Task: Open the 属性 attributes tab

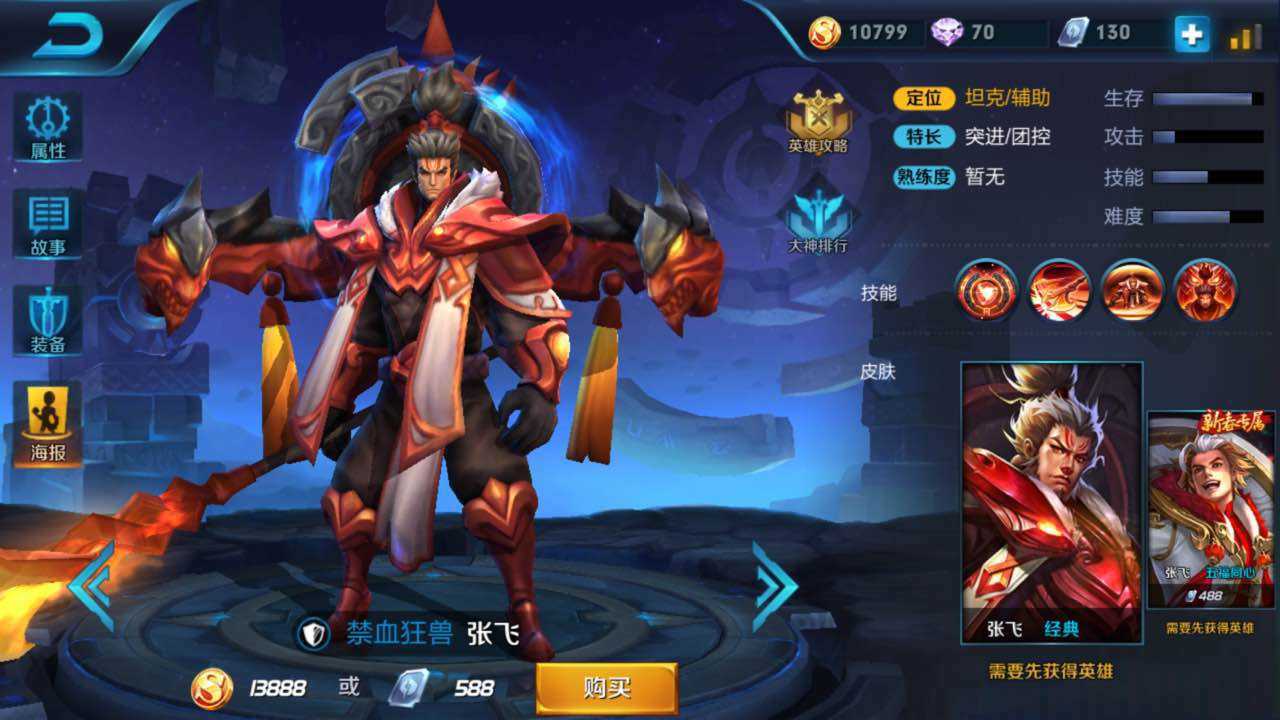Action: (47, 128)
